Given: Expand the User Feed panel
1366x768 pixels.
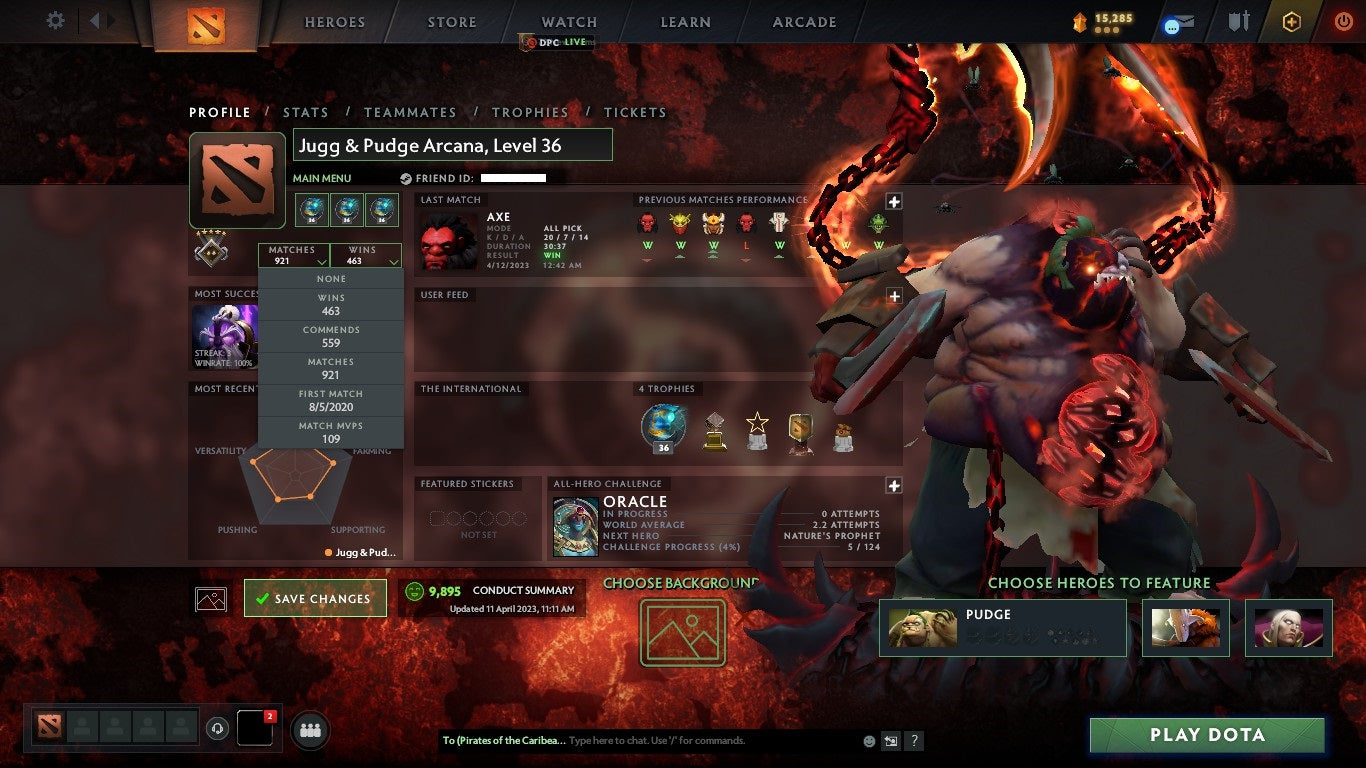Looking at the screenshot, I should [x=893, y=295].
